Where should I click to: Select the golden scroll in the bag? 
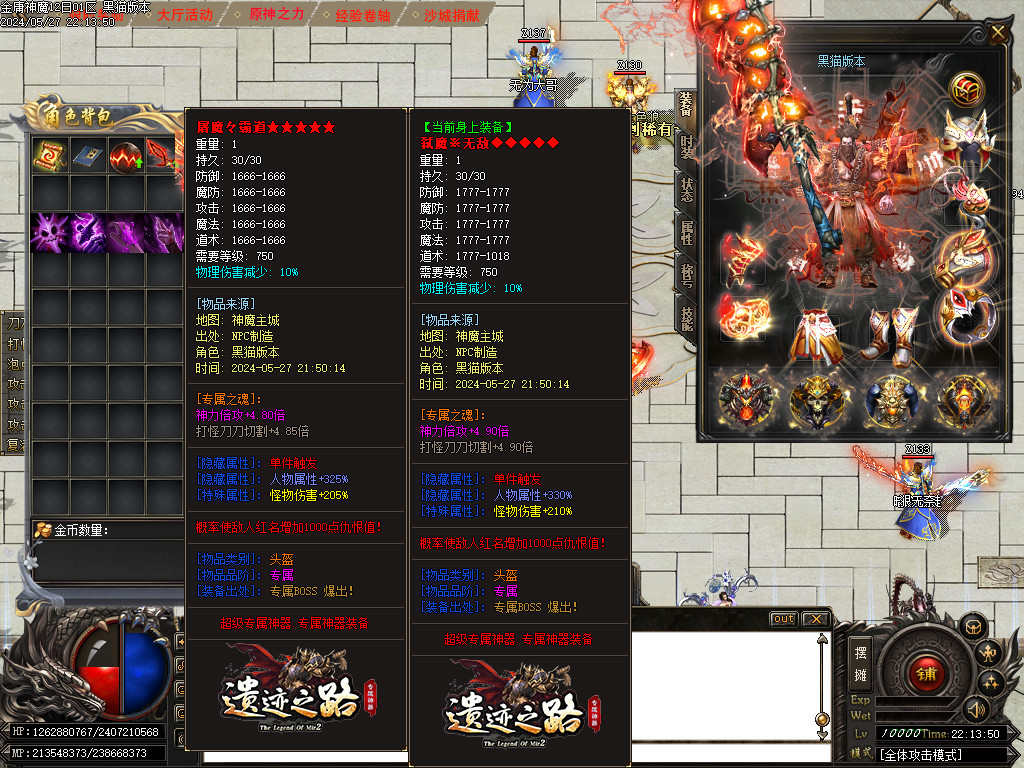(49, 156)
